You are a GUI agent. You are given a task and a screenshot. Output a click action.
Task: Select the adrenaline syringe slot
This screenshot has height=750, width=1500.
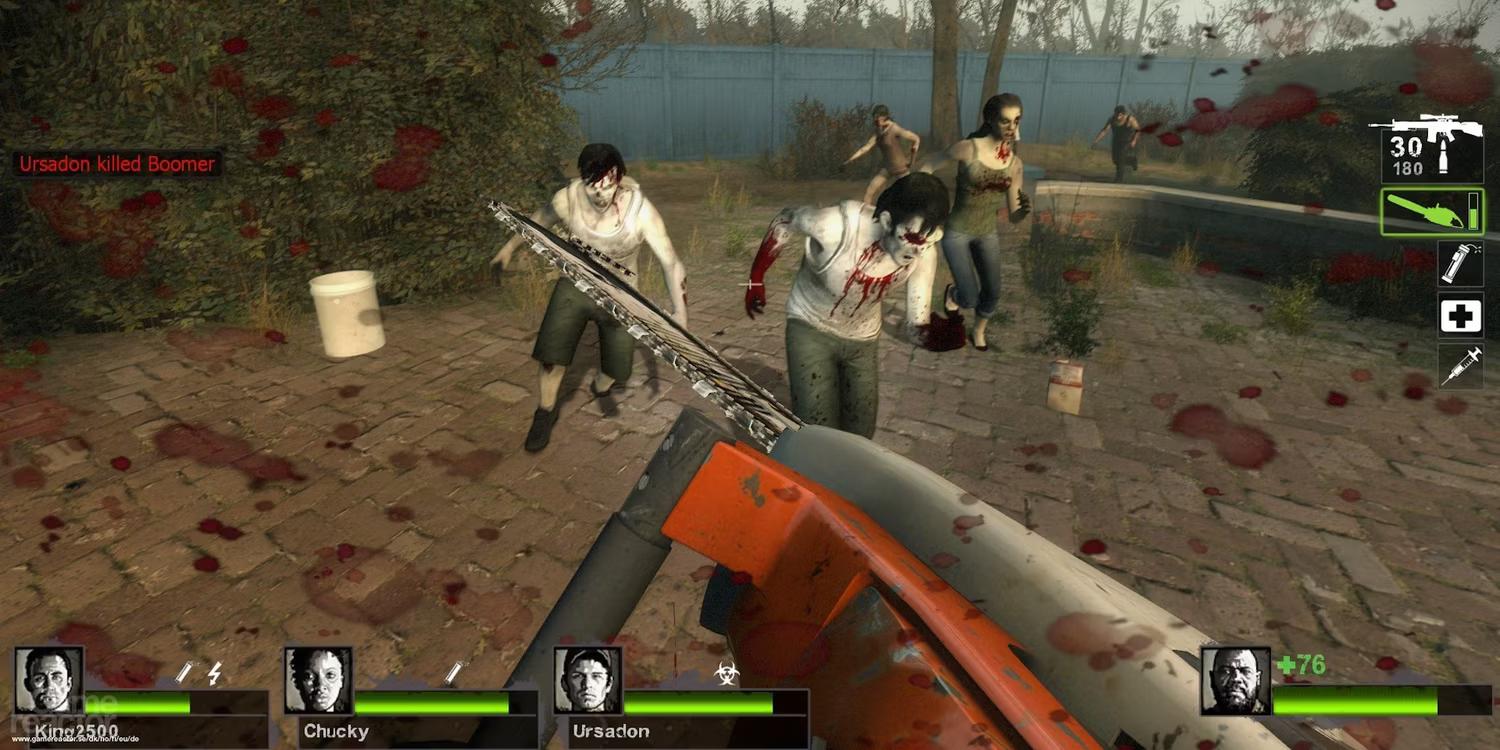[1460, 366]
